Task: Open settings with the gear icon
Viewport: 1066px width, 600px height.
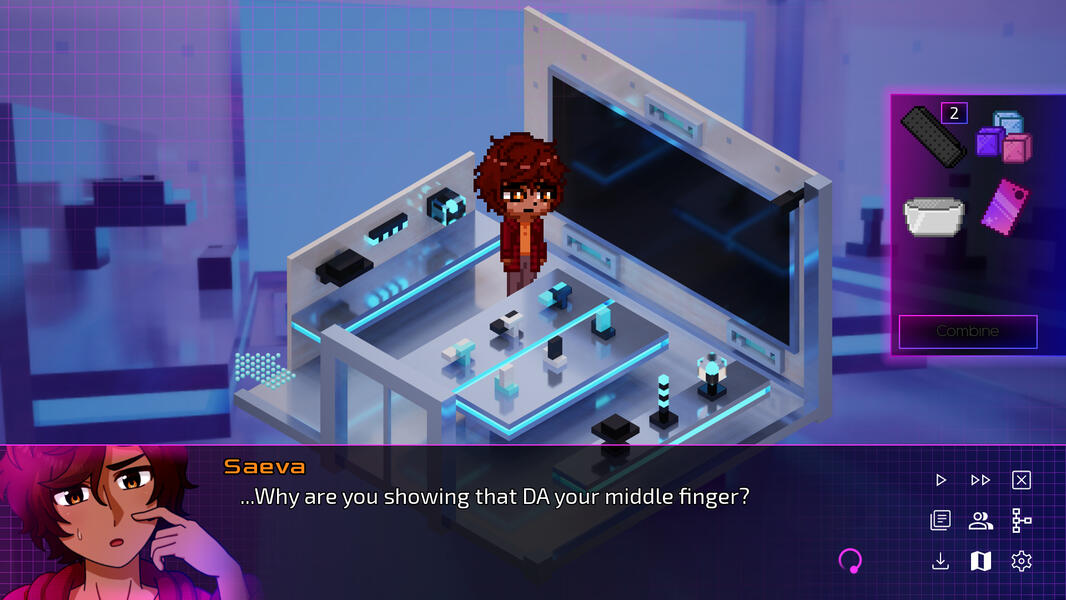Action: click(x=1021, y=561)
